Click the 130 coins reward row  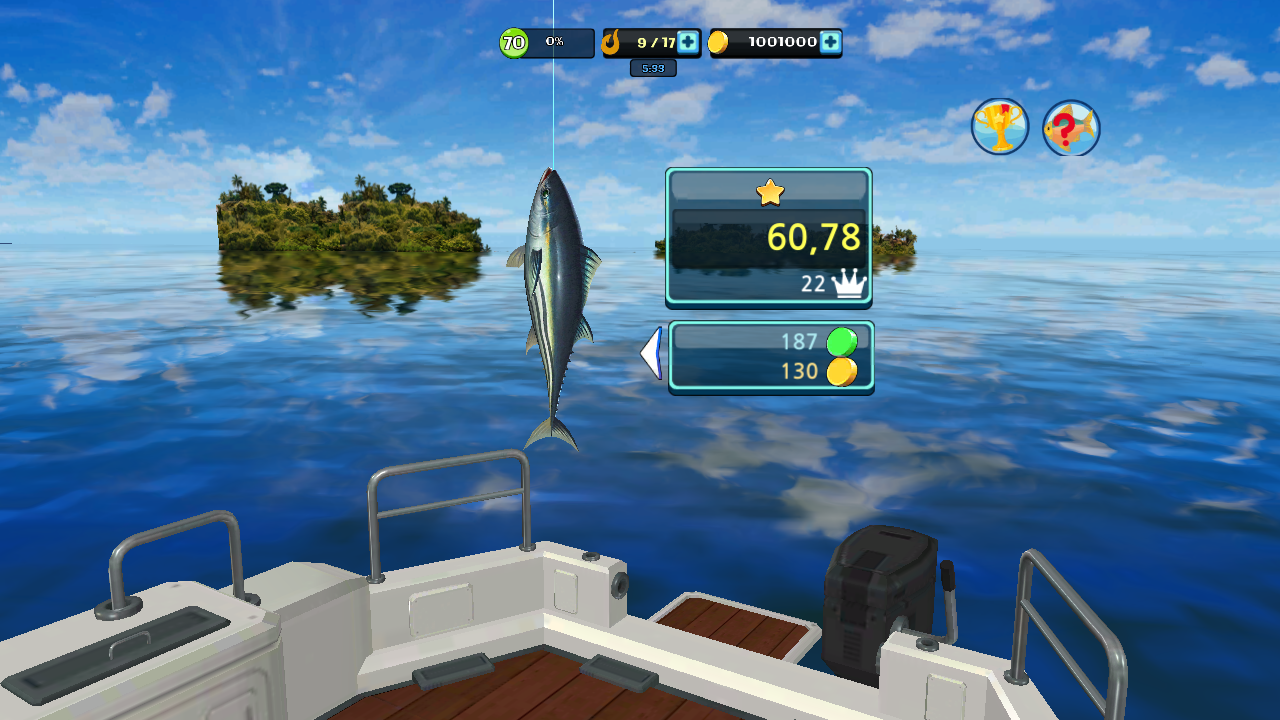pyautogui.click(x=800, y=372)
